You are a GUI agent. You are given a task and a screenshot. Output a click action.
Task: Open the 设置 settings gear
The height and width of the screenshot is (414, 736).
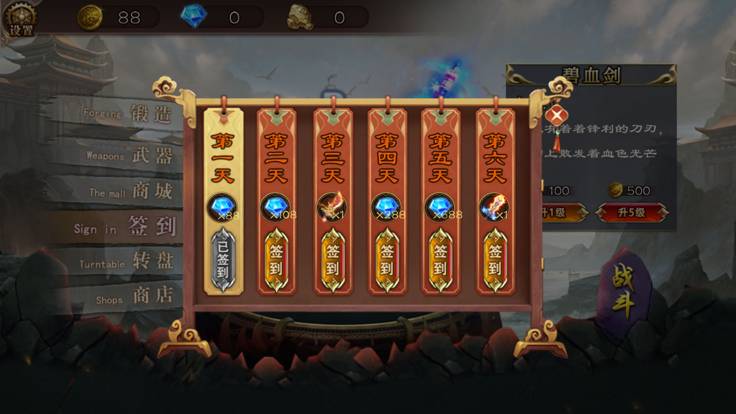pos(21,18)
